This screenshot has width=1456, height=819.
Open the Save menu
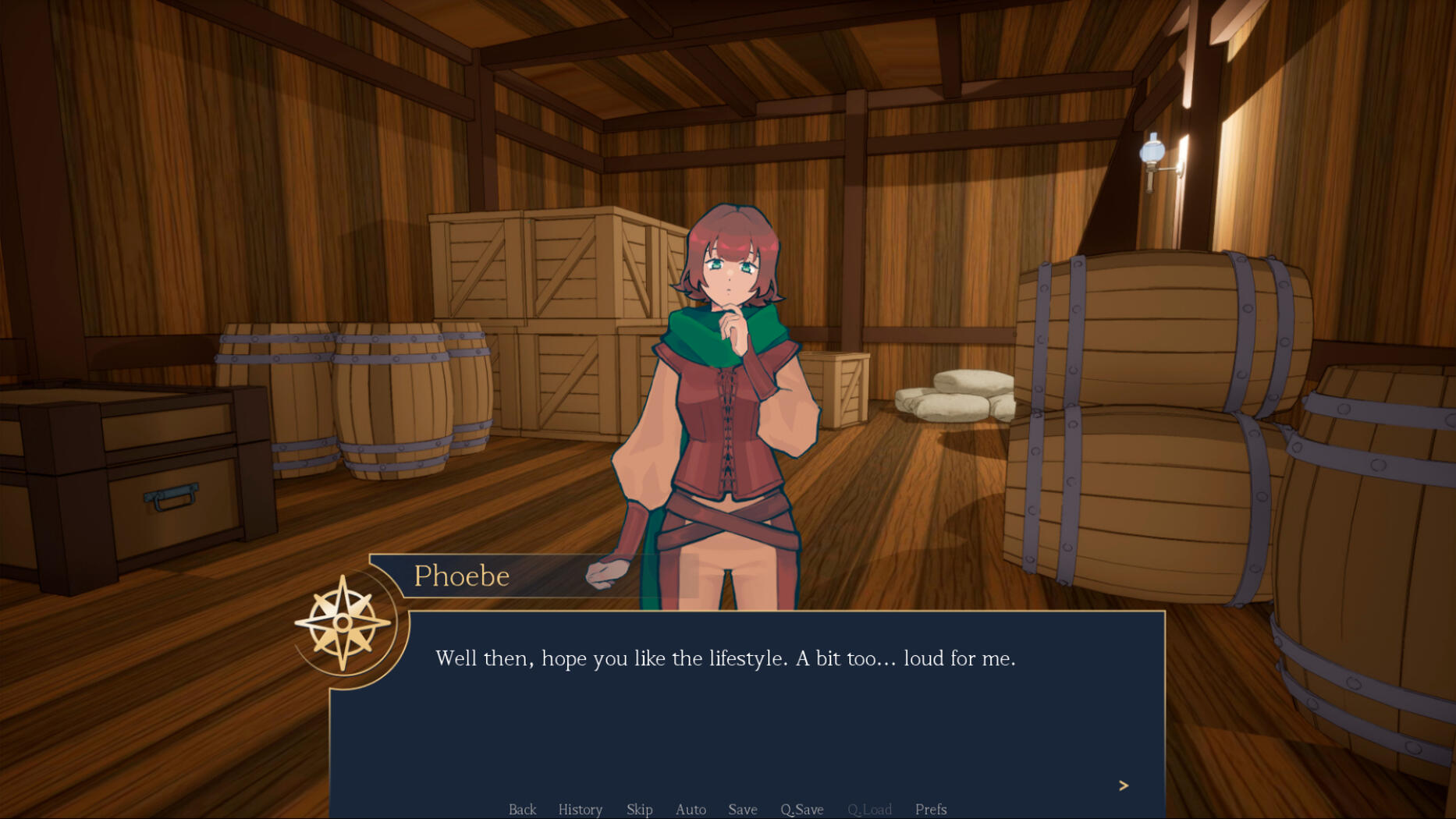tap(742, 809)
